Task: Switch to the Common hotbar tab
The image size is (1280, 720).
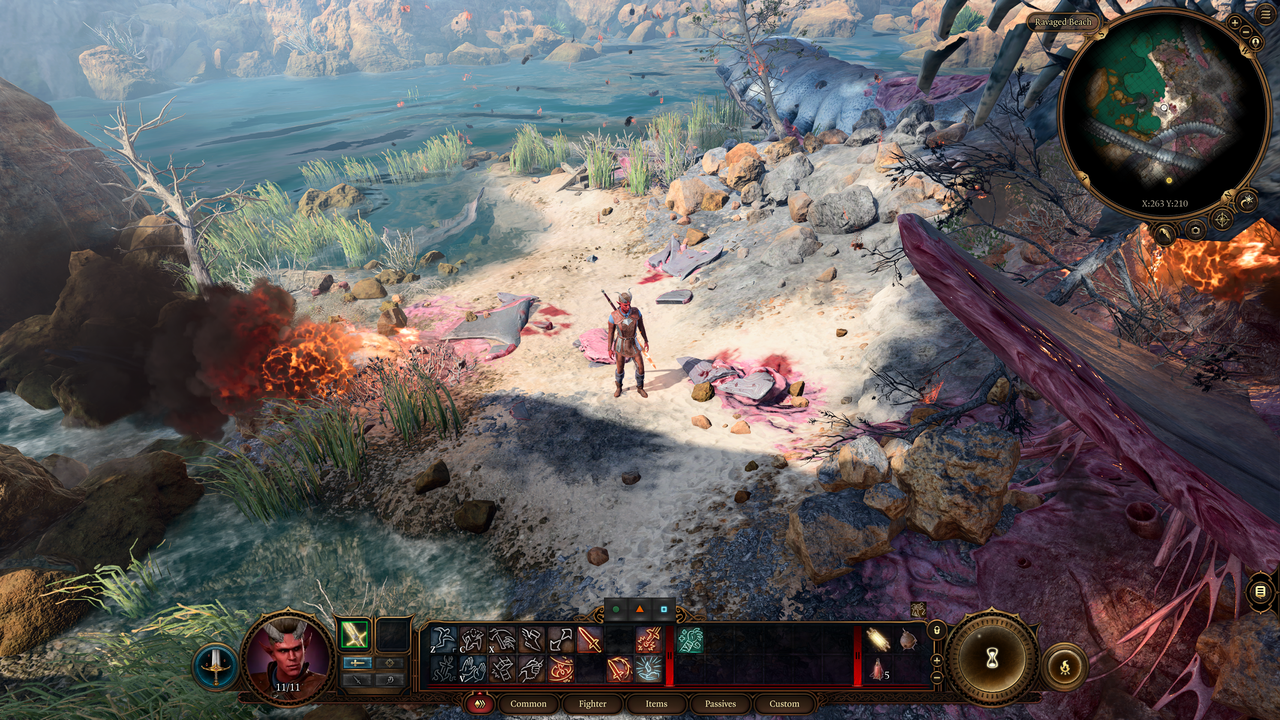Action: [528, 704]
